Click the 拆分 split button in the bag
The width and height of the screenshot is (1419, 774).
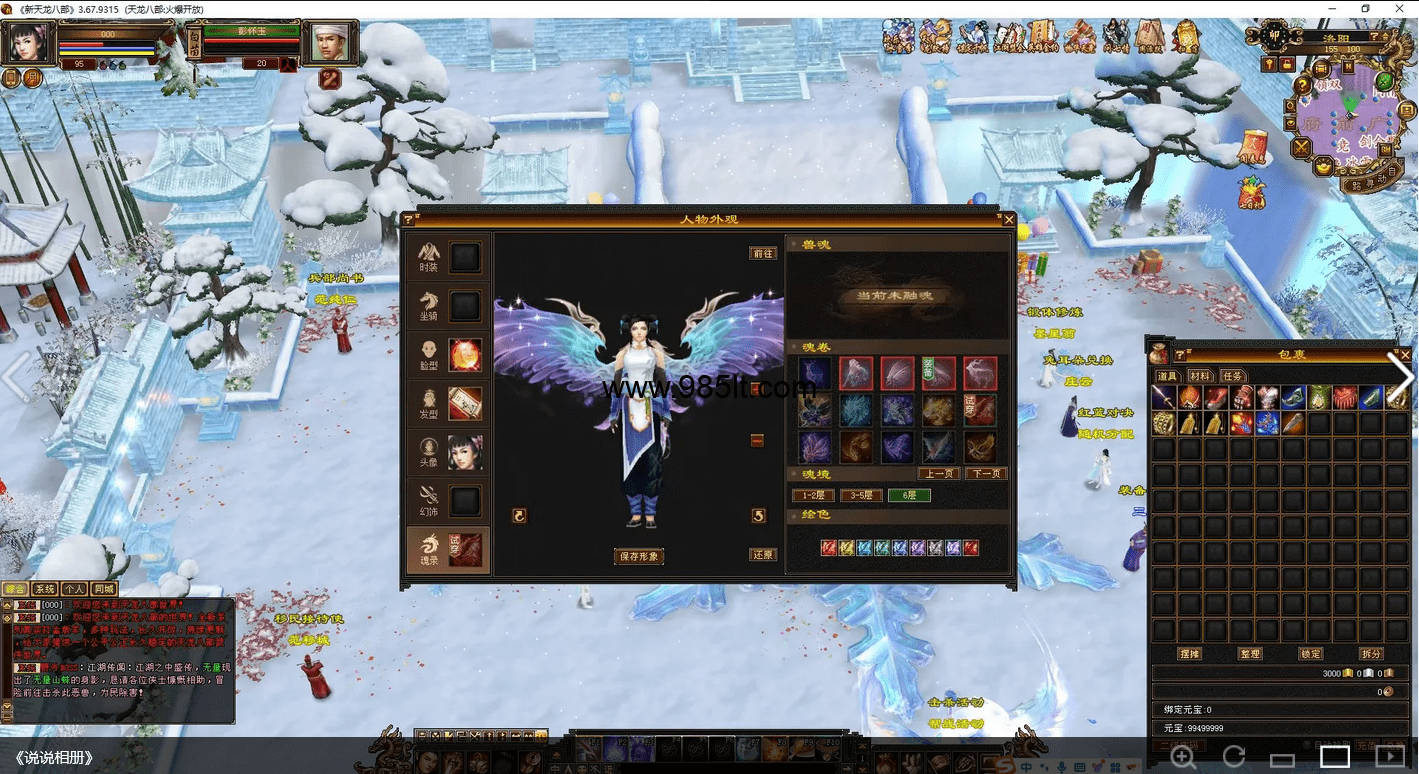point(1371,654)
